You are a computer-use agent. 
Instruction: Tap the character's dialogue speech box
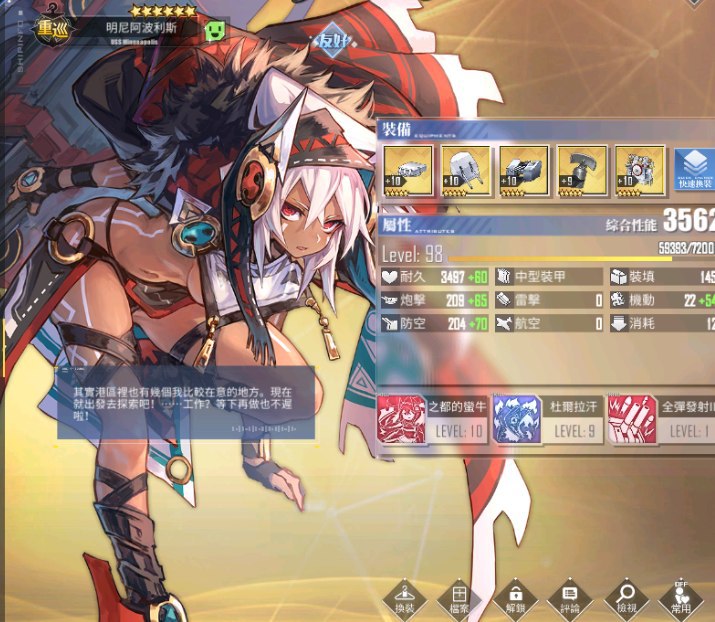185,403
